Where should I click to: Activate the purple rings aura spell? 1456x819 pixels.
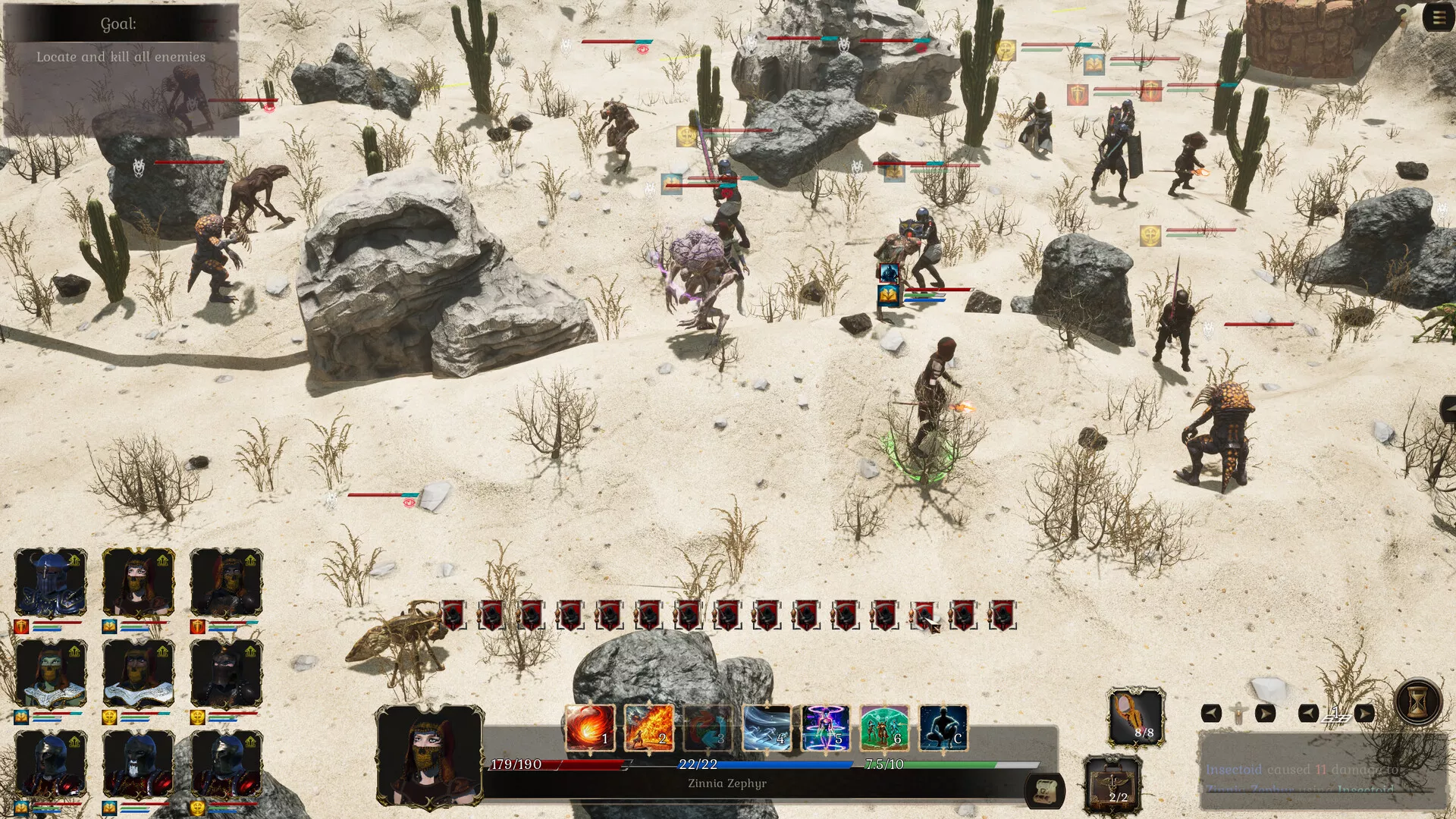pos(826,727)
